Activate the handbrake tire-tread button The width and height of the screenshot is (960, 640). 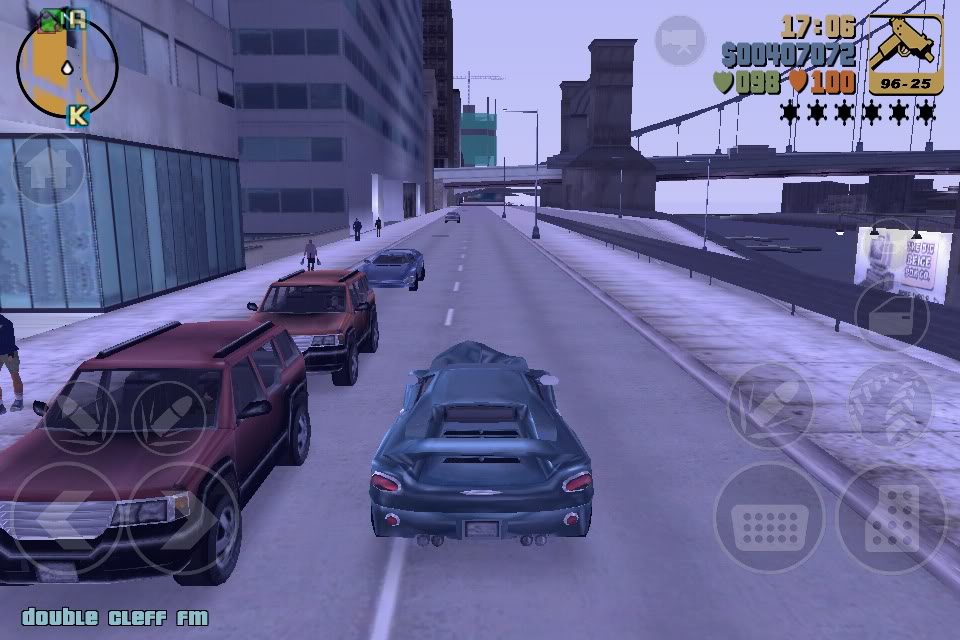click(889, 403)
